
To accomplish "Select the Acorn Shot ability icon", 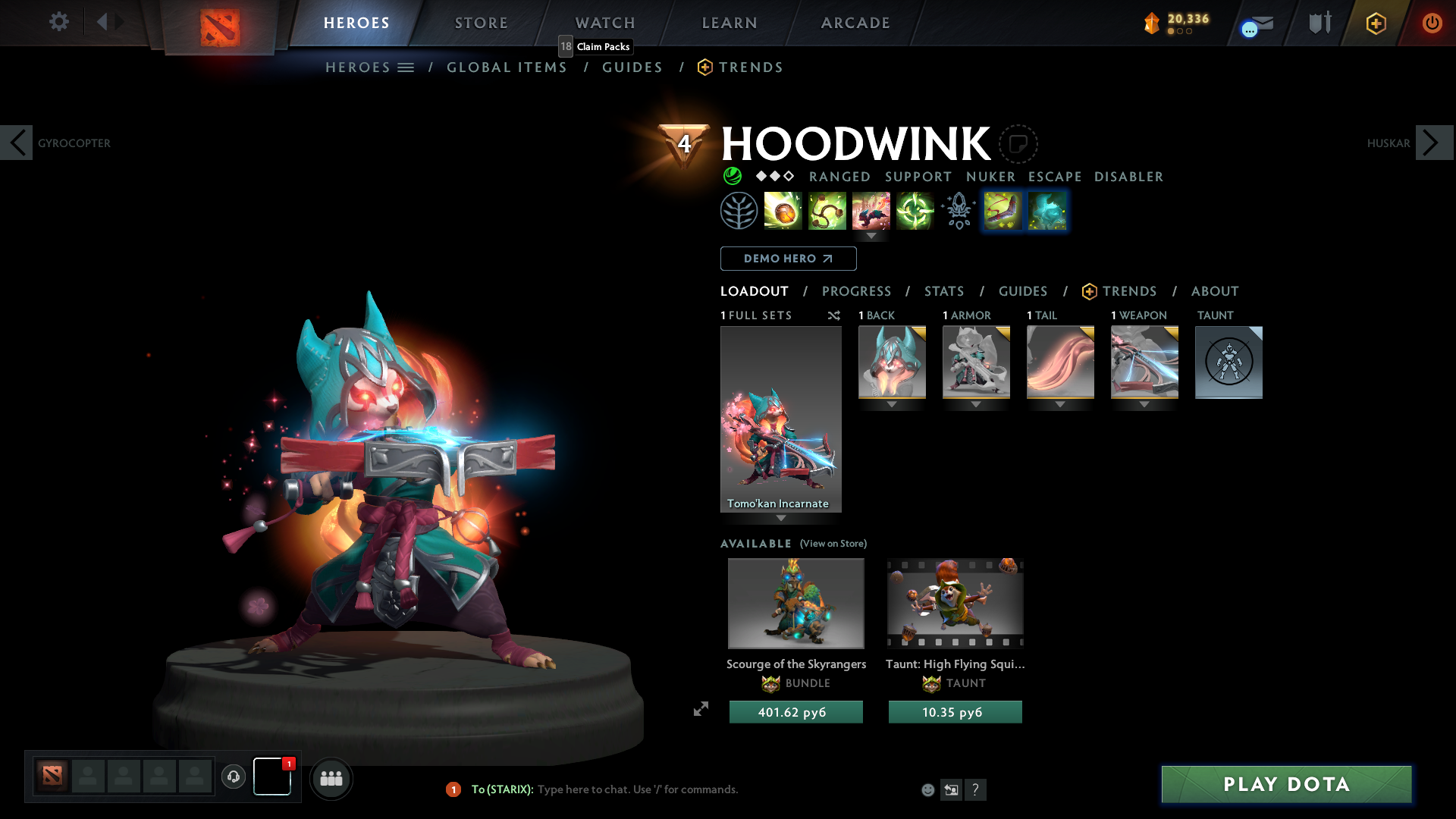I will [x=783, y=211].
